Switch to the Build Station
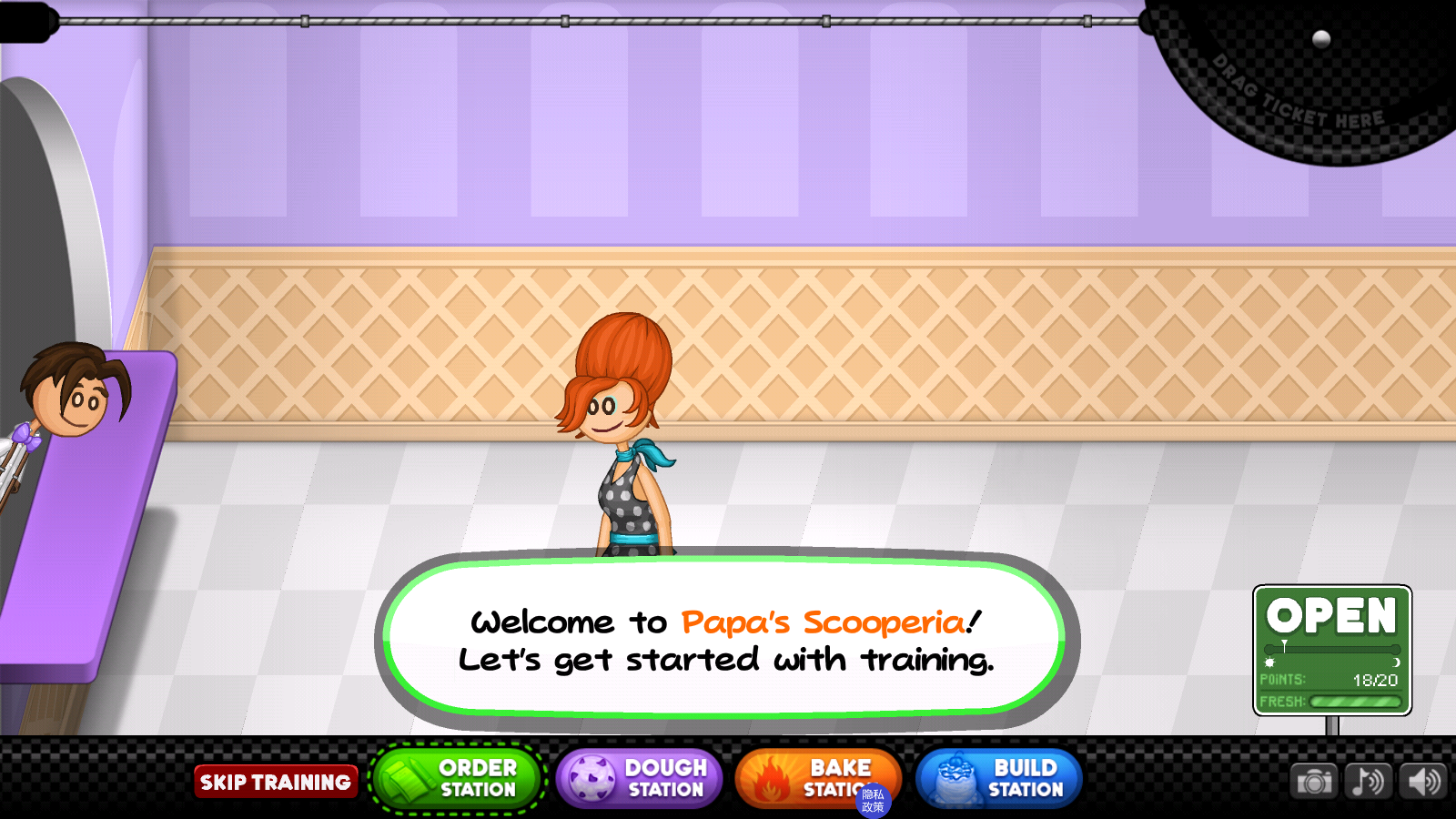Viewport: 1456px width, 819px height. point(999,780)
